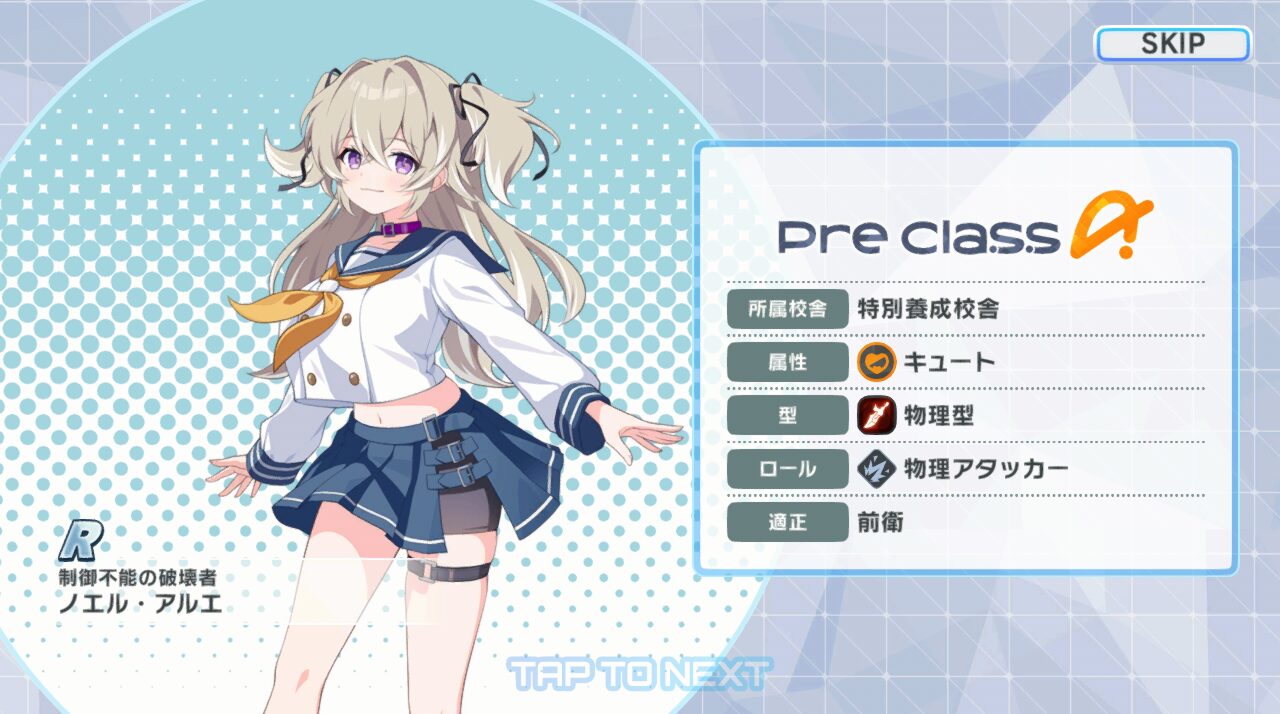Viewport: 1280px width, 714px height.
Task: Skip the character introduction
Action: click(x=1172, y=44)
